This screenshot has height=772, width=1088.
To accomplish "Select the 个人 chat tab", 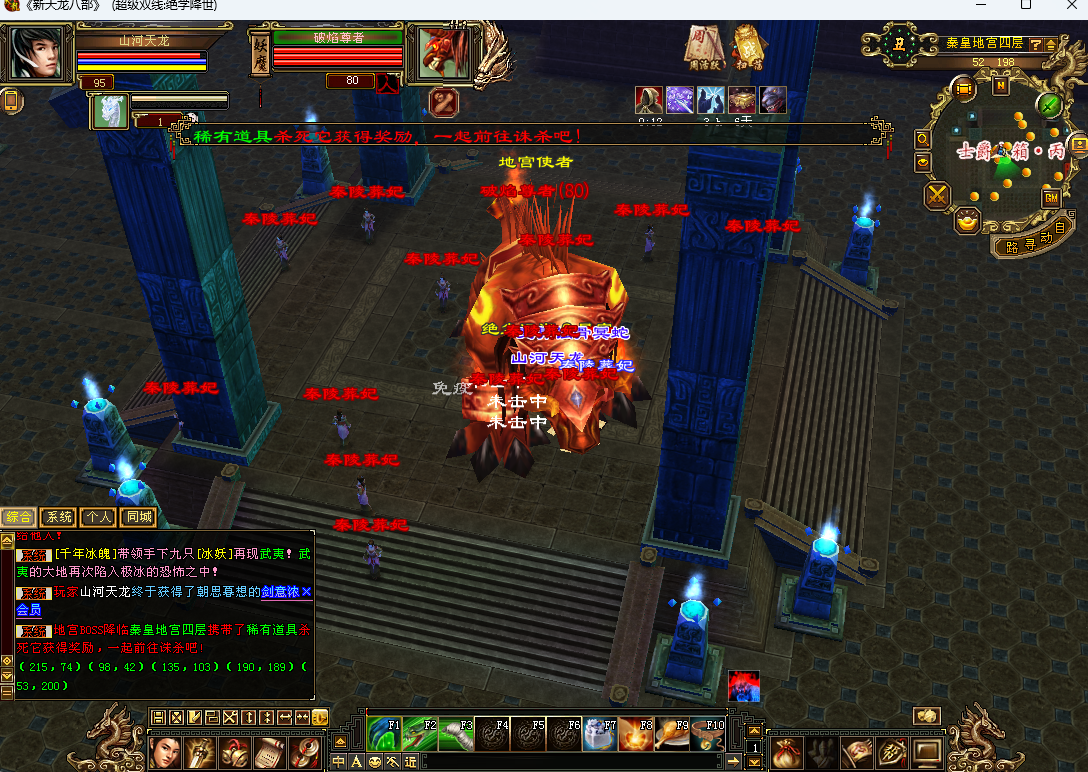I will (x=98, y=517).
